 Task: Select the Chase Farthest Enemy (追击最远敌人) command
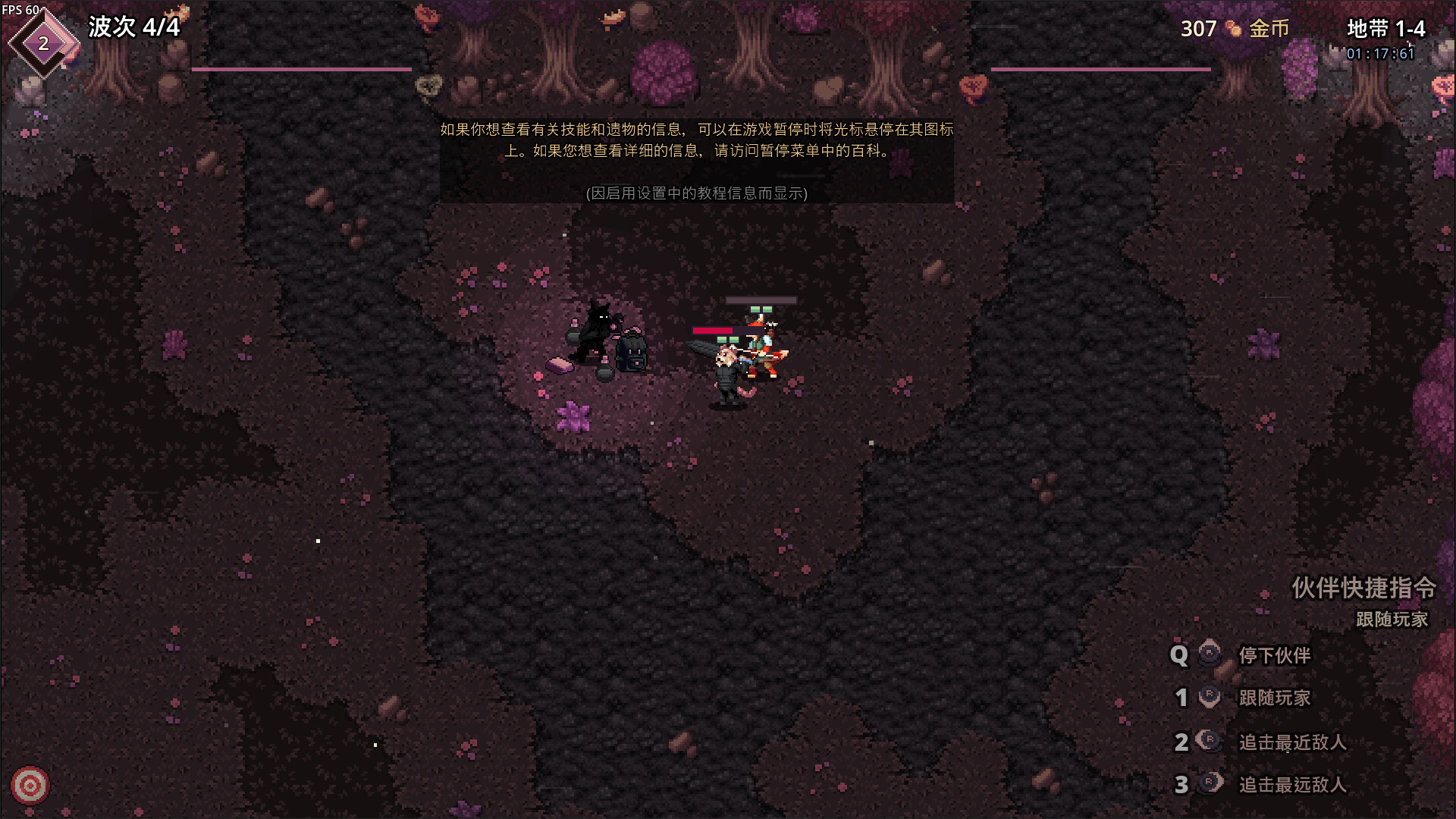1291,784
